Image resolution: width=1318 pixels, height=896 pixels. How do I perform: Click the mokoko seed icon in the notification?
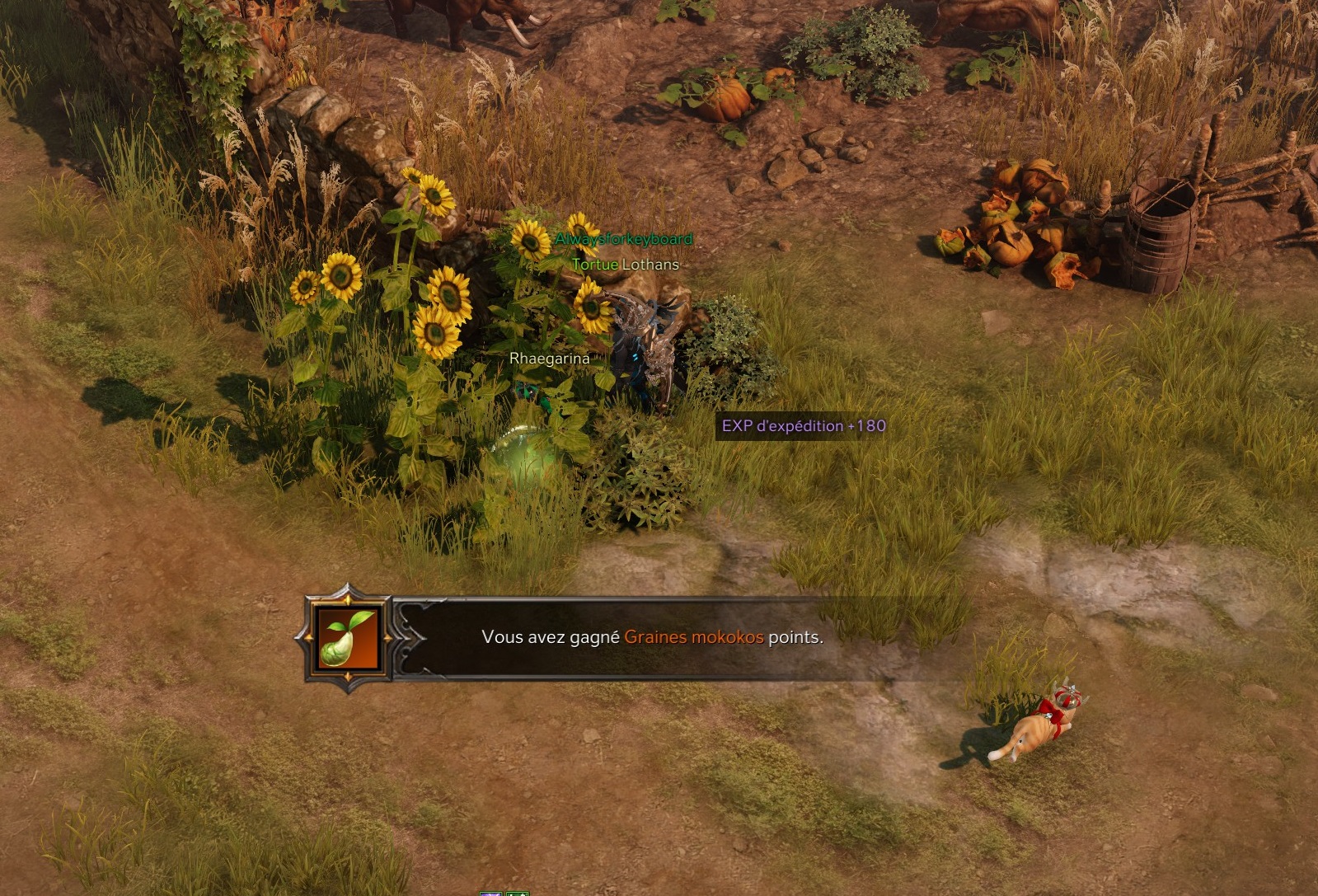348,638
